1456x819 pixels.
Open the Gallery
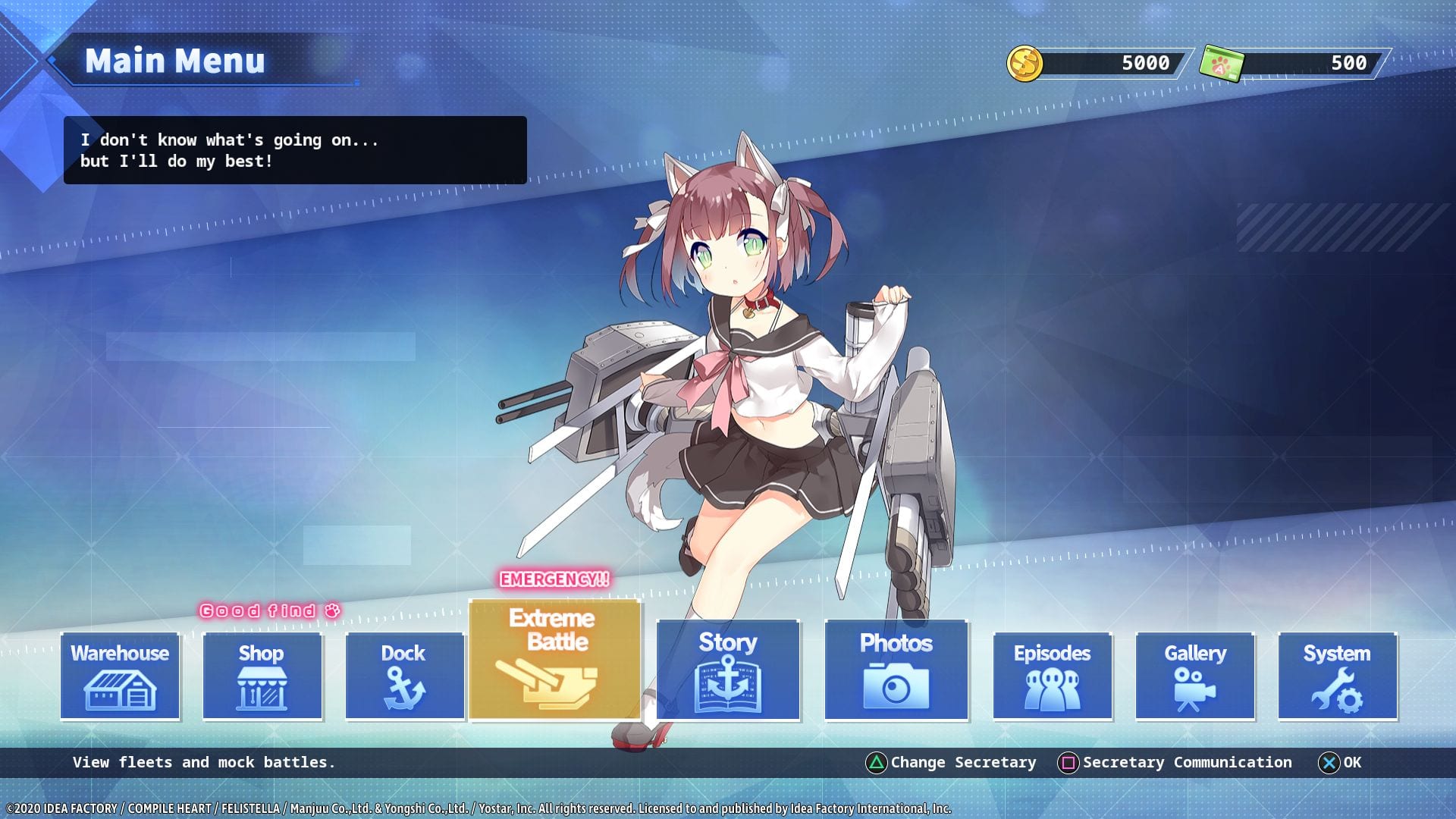click(x=1194, y=676)
